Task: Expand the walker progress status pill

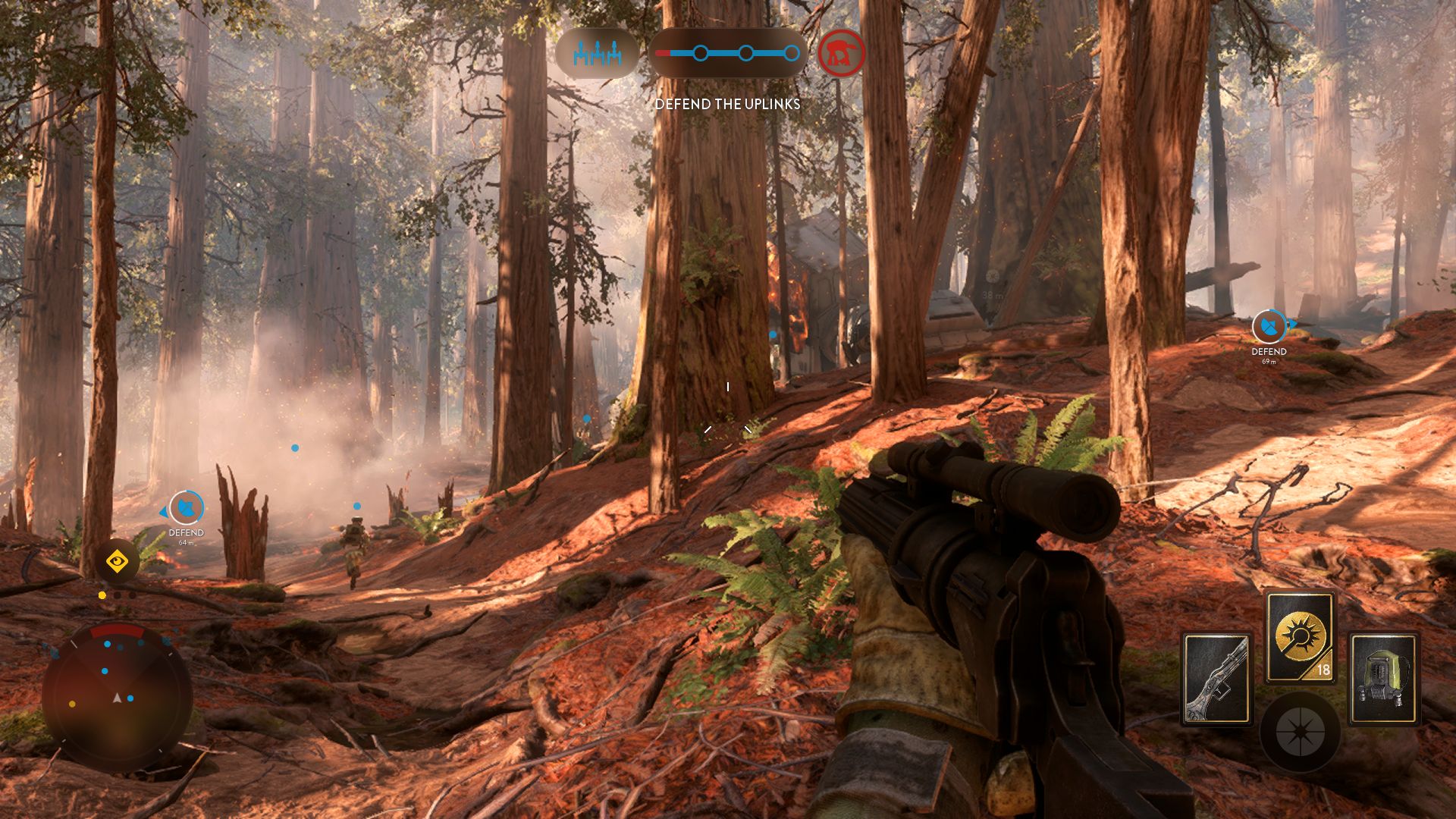Action: 728,53
